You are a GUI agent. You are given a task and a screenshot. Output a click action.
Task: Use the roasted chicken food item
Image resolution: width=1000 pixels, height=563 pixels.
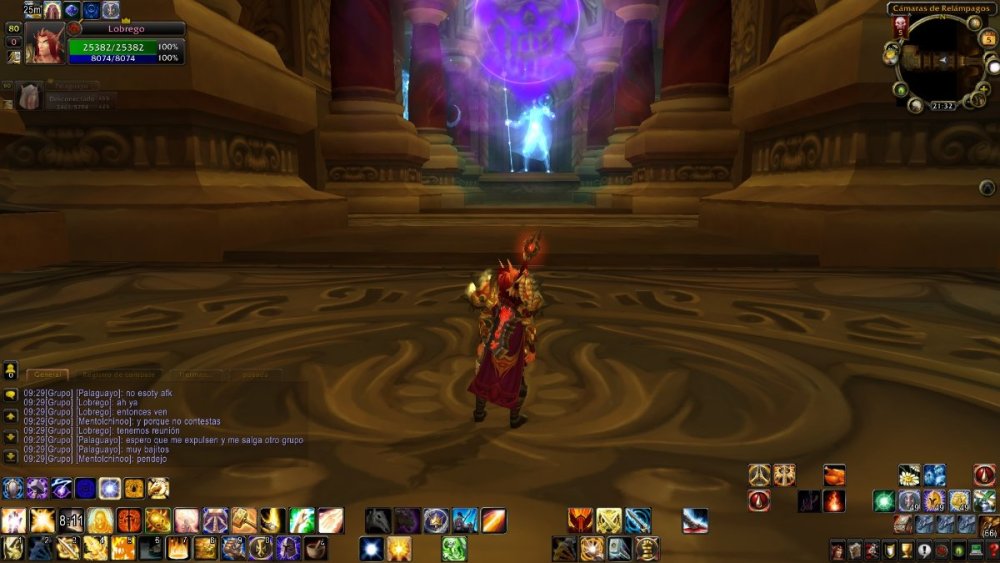(834, 475)
